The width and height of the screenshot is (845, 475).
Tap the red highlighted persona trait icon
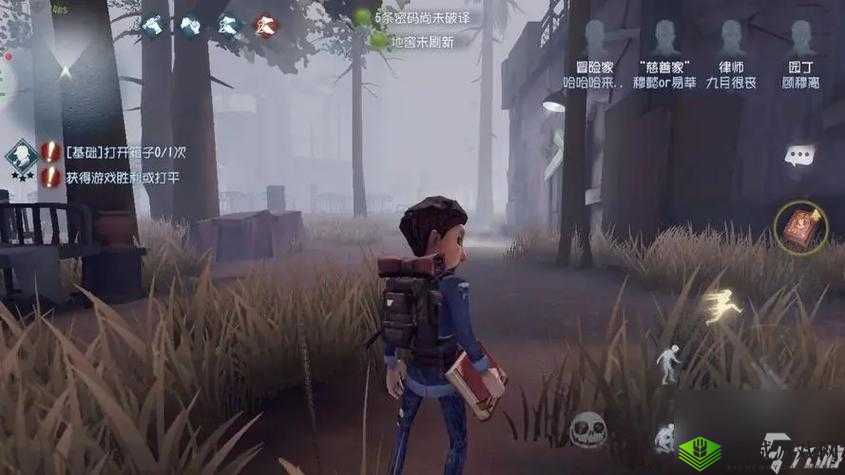click(265, 25)
